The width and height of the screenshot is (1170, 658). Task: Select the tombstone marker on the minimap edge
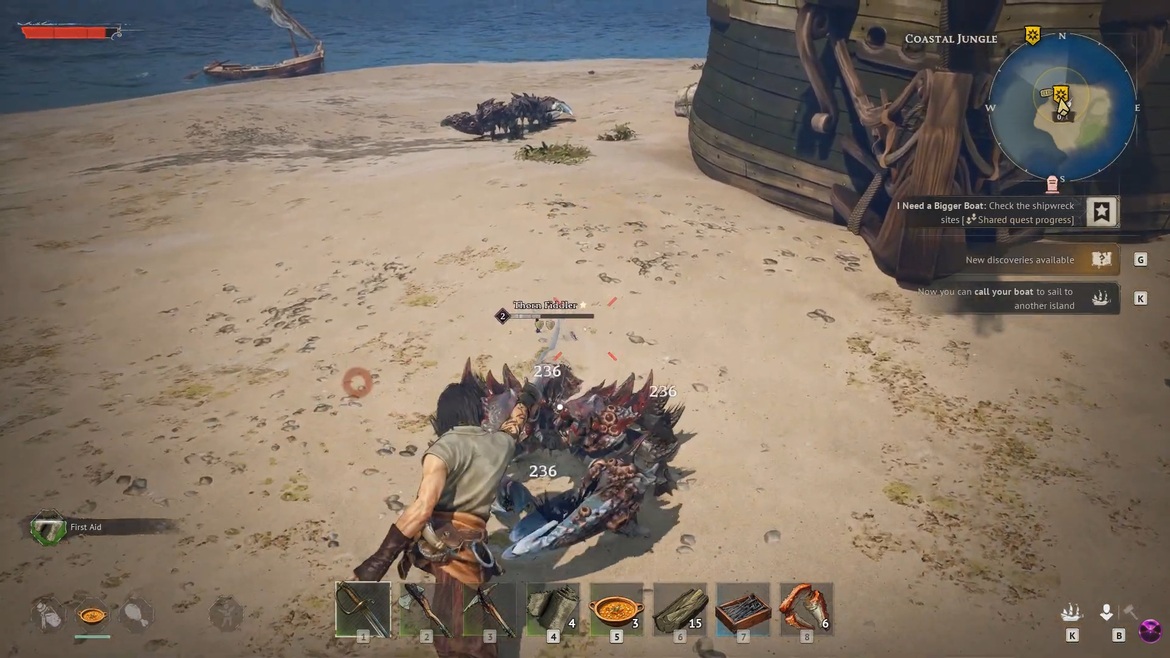[x=1051, y=184]
